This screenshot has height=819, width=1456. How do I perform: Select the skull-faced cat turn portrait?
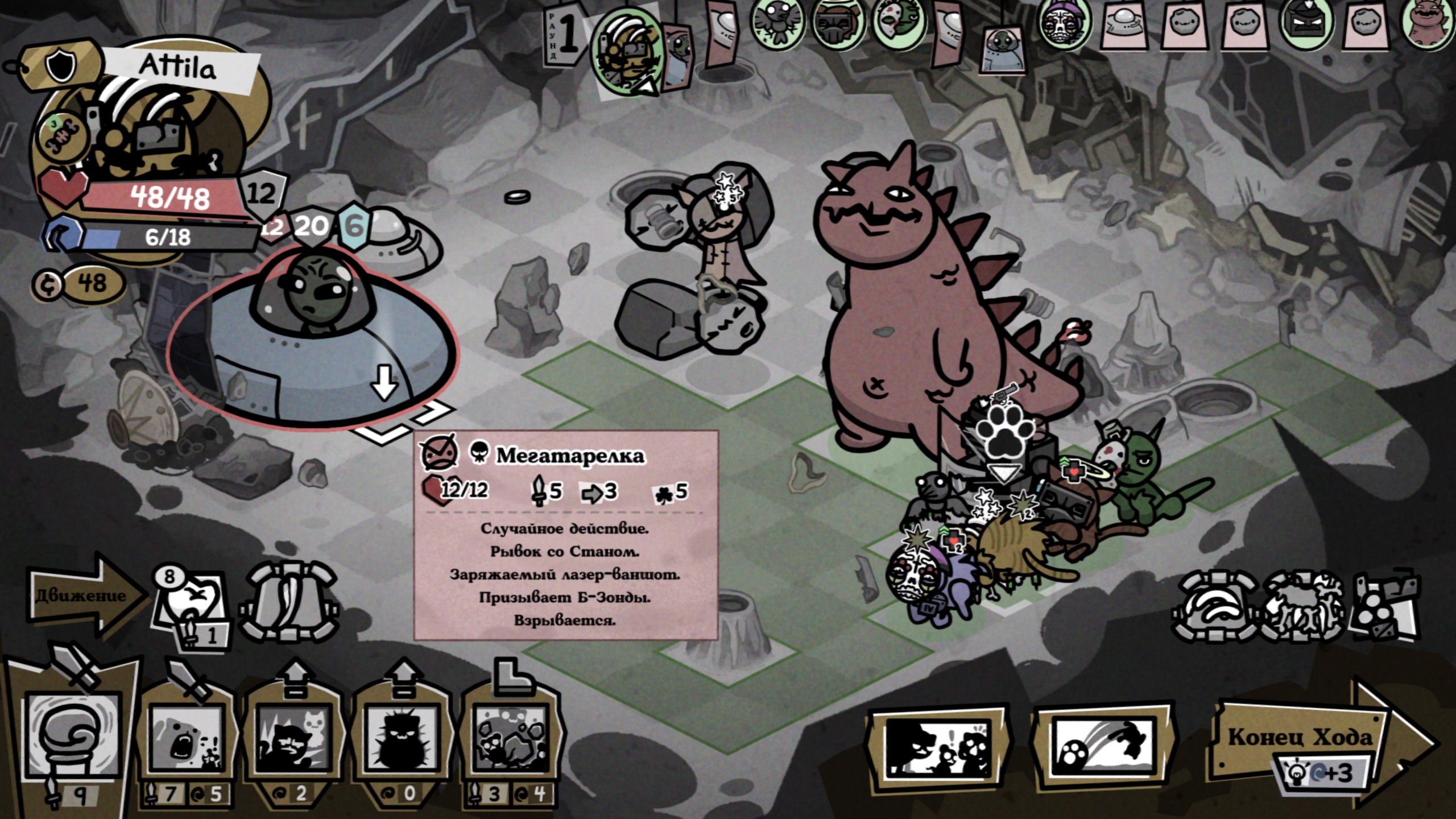tap(1064, 26)
